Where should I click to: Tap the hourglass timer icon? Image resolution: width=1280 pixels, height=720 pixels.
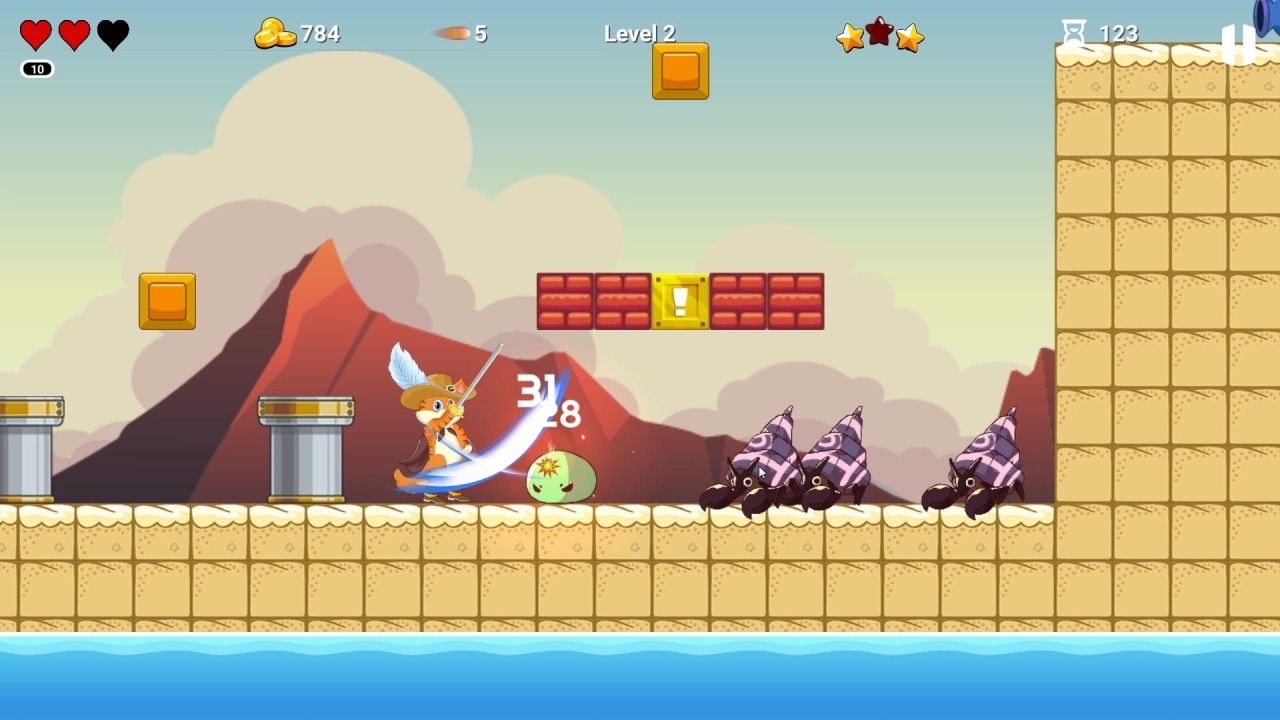pos(1075,32)
